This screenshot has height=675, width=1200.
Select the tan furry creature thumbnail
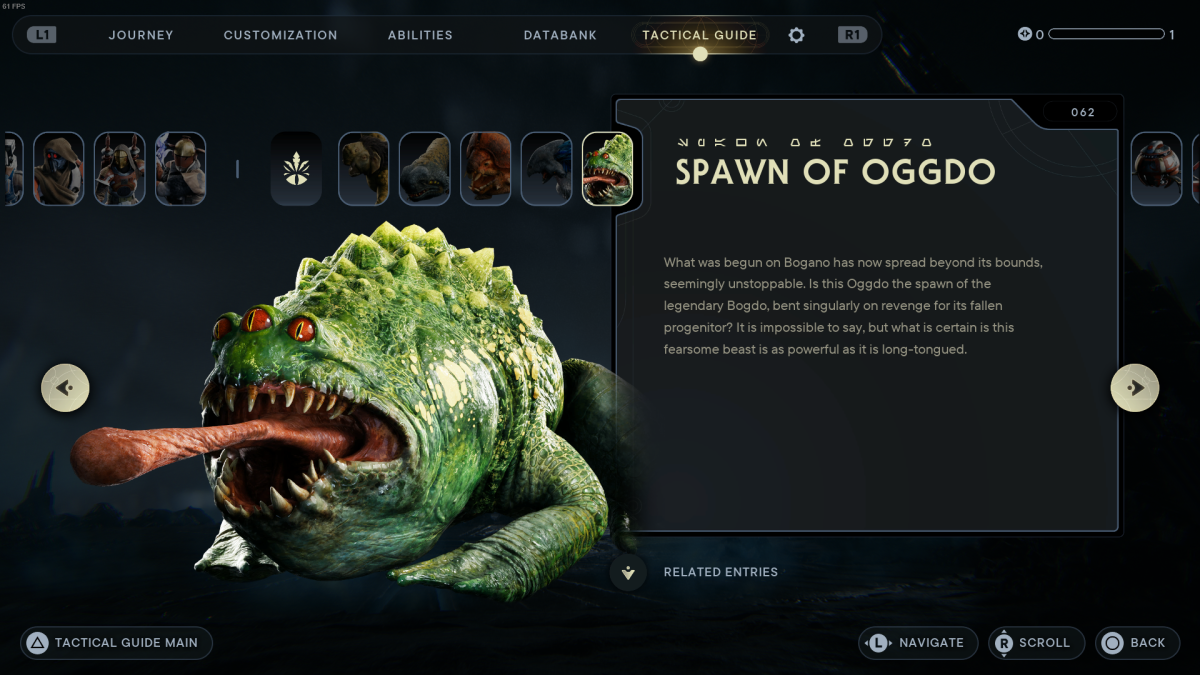click(363, 169)
